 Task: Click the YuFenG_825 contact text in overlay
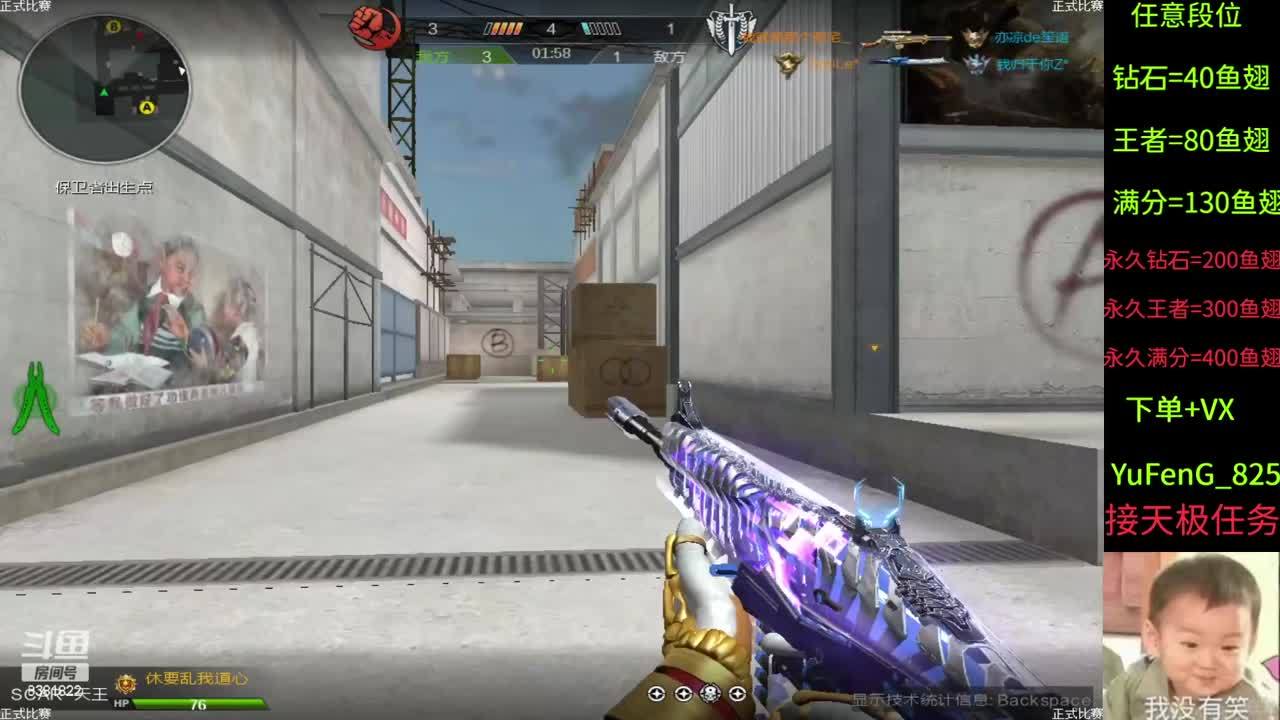pos(1194,474)
